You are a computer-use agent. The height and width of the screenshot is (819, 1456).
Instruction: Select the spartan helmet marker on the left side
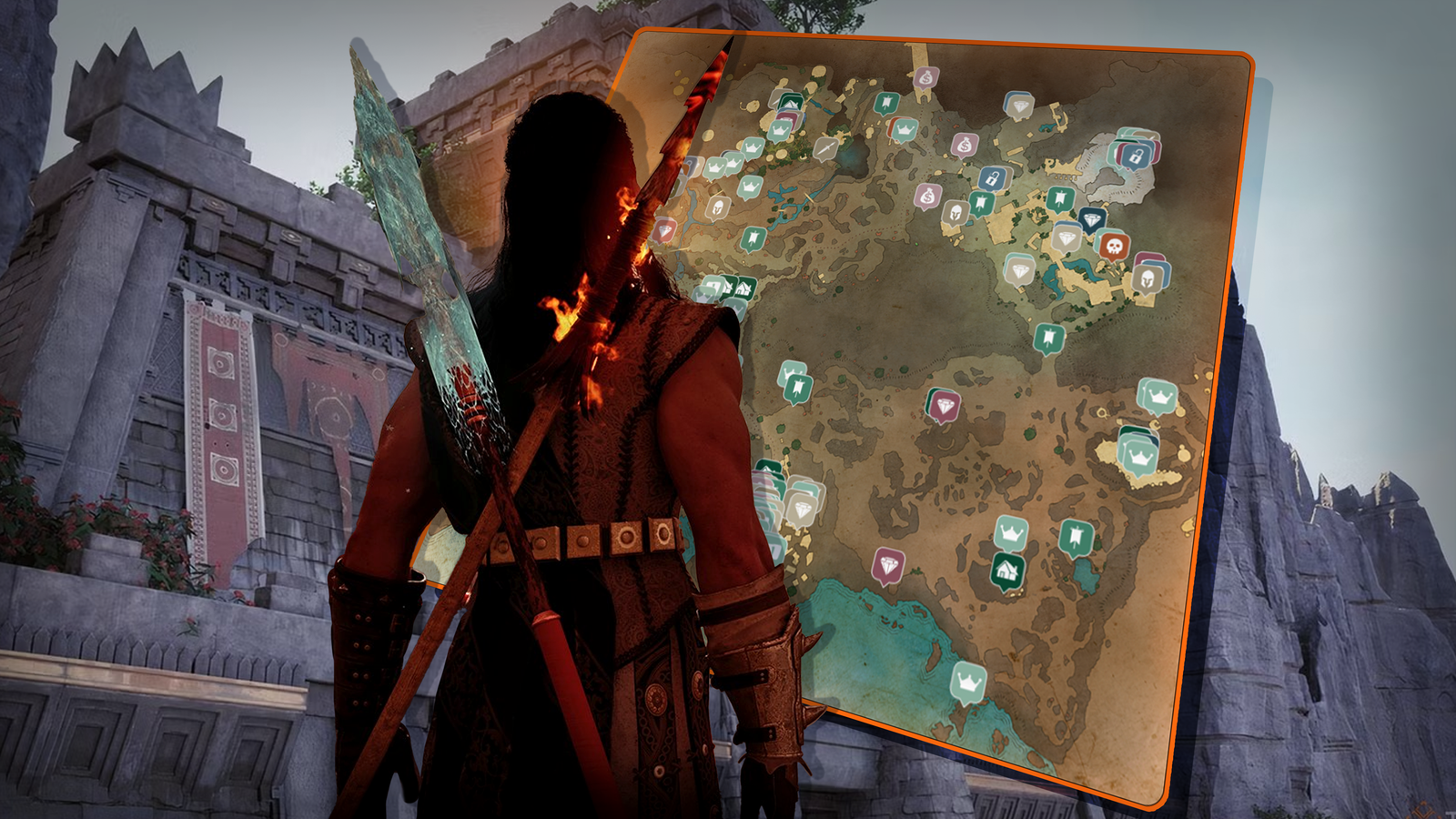(x=718, y=206)
